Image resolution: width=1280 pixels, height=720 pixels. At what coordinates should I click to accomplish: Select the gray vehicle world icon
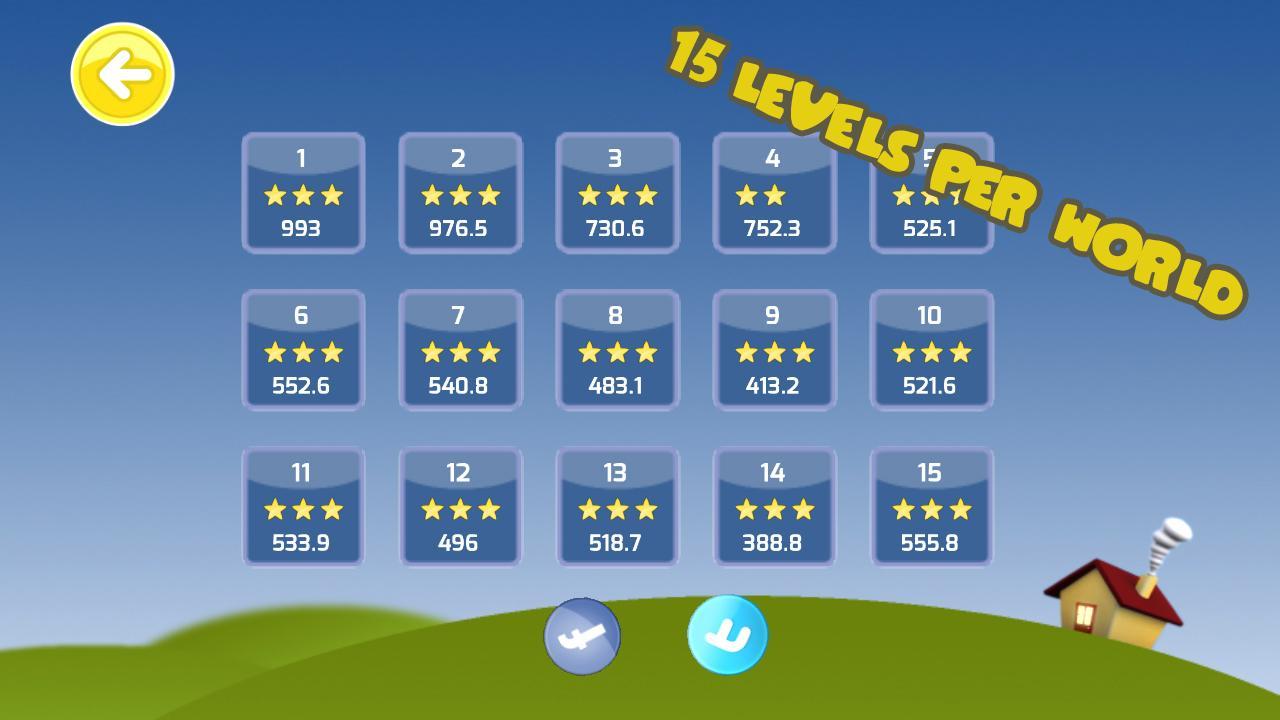[585, 636]
